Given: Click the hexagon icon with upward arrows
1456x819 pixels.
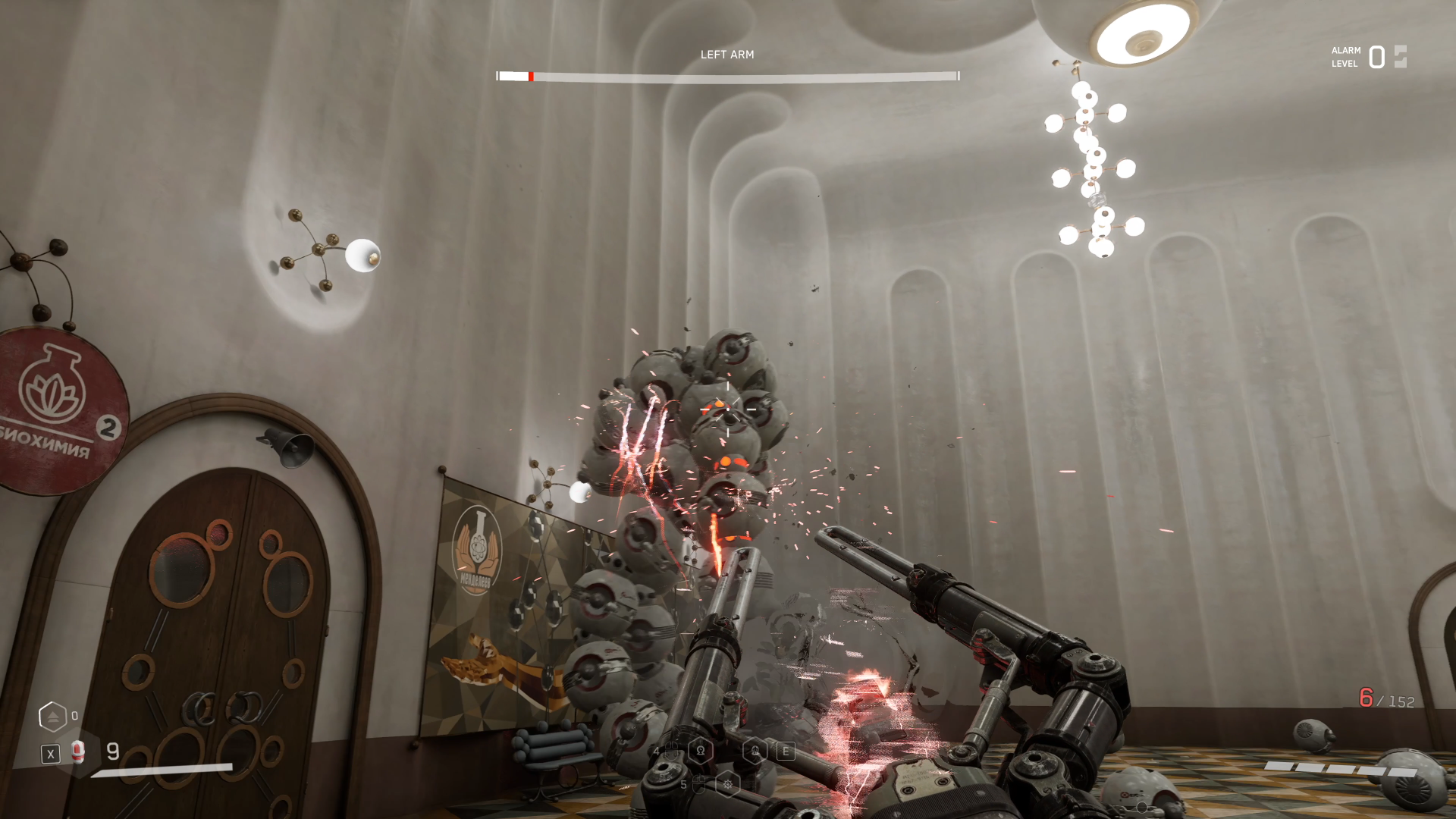Looking at the screenshot, I should (x=52, y=716).
